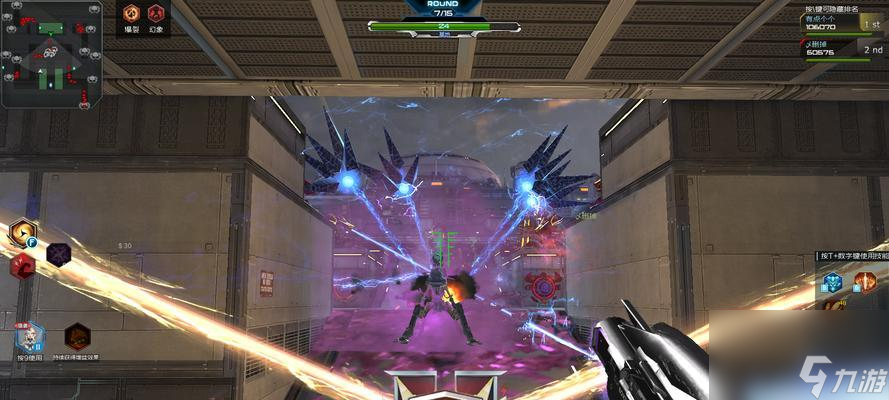Viewport: 889px width, 400px height.
Task: Activate the dark purple hexagon ability
Action: tap(59, 254)
